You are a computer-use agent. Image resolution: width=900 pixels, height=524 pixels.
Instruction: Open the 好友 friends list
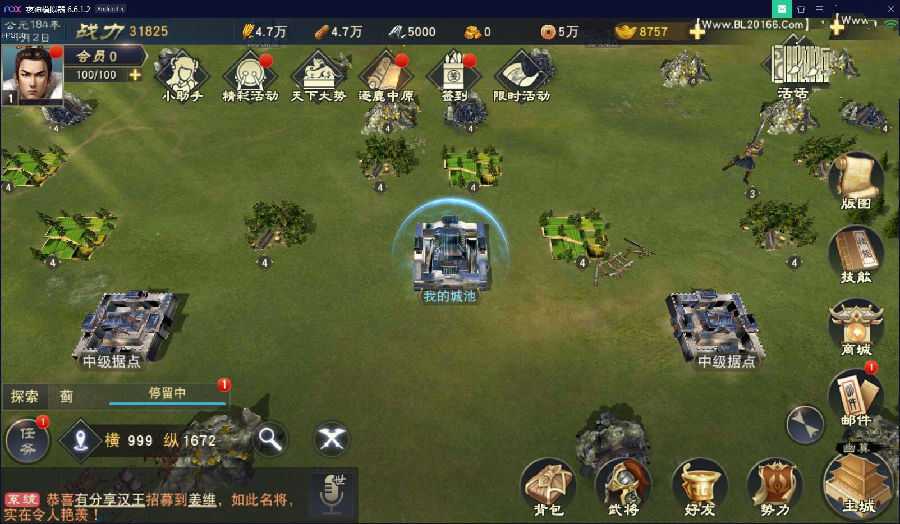point(700,487)
